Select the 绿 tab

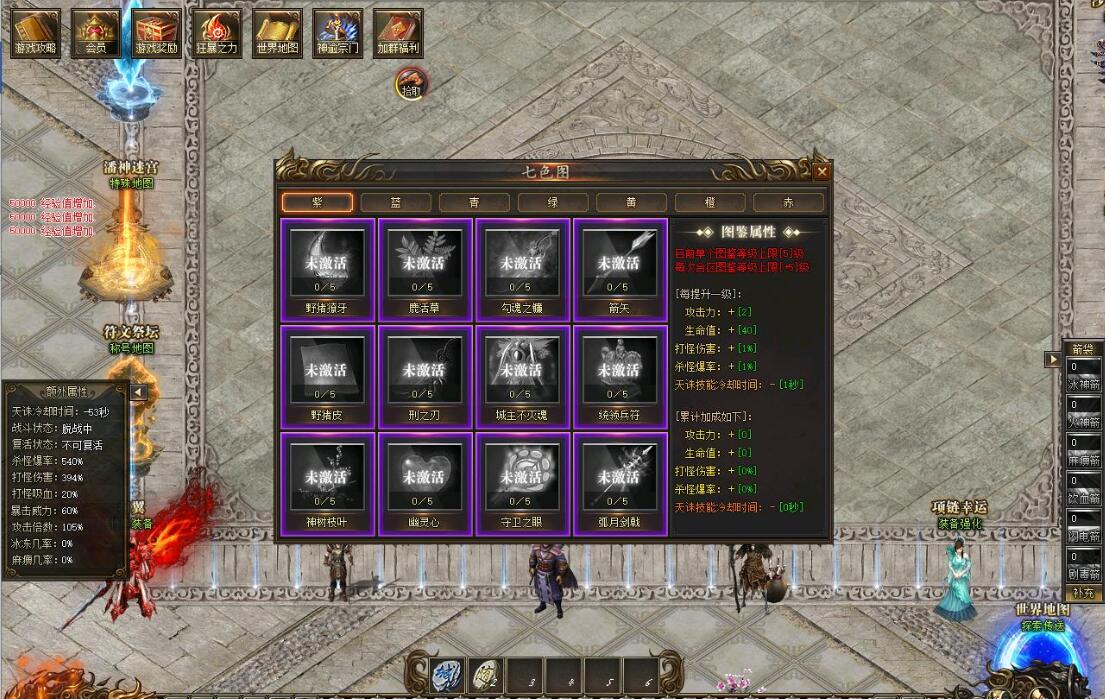pyautogui.click(x=553, y=202)
